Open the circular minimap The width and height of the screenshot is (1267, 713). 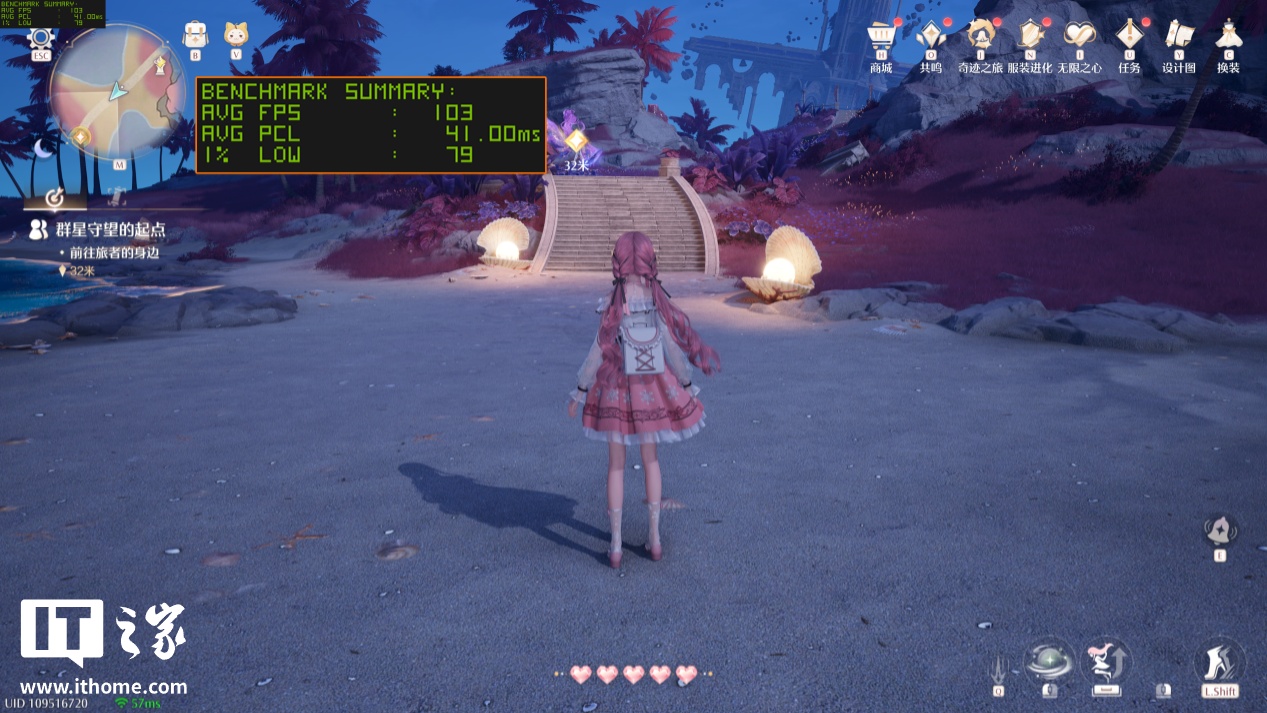click(x=118, y=92)
